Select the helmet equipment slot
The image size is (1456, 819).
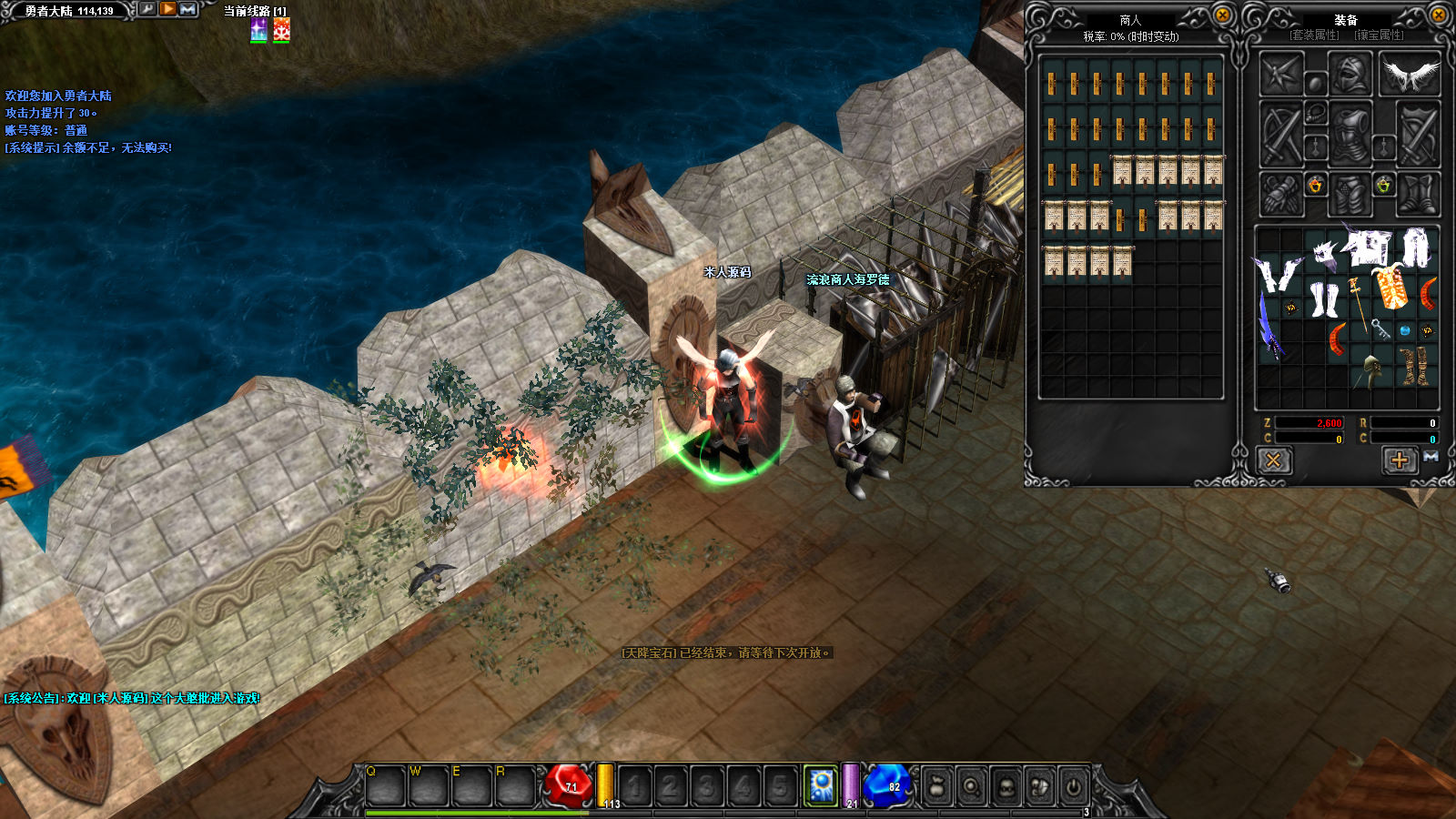pos(1350,75)
